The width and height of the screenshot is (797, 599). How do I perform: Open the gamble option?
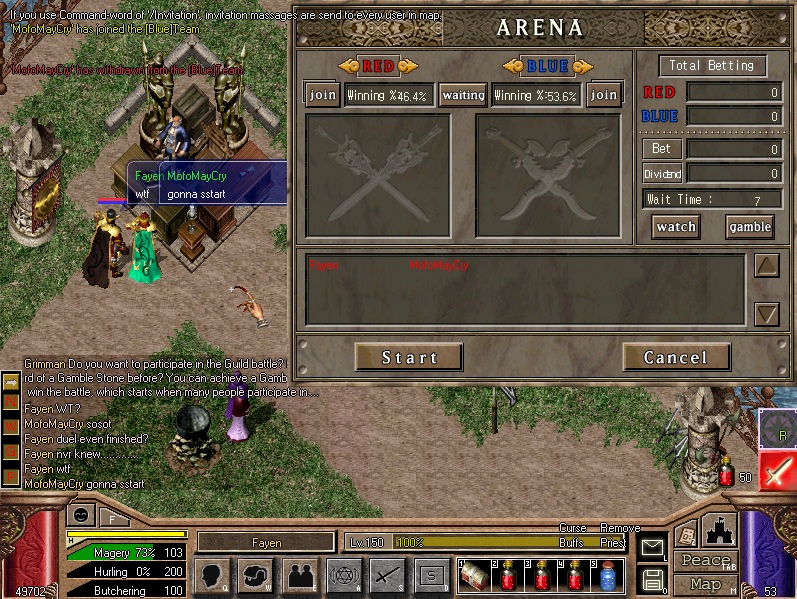pyautogui.click(x=749, y=227)
